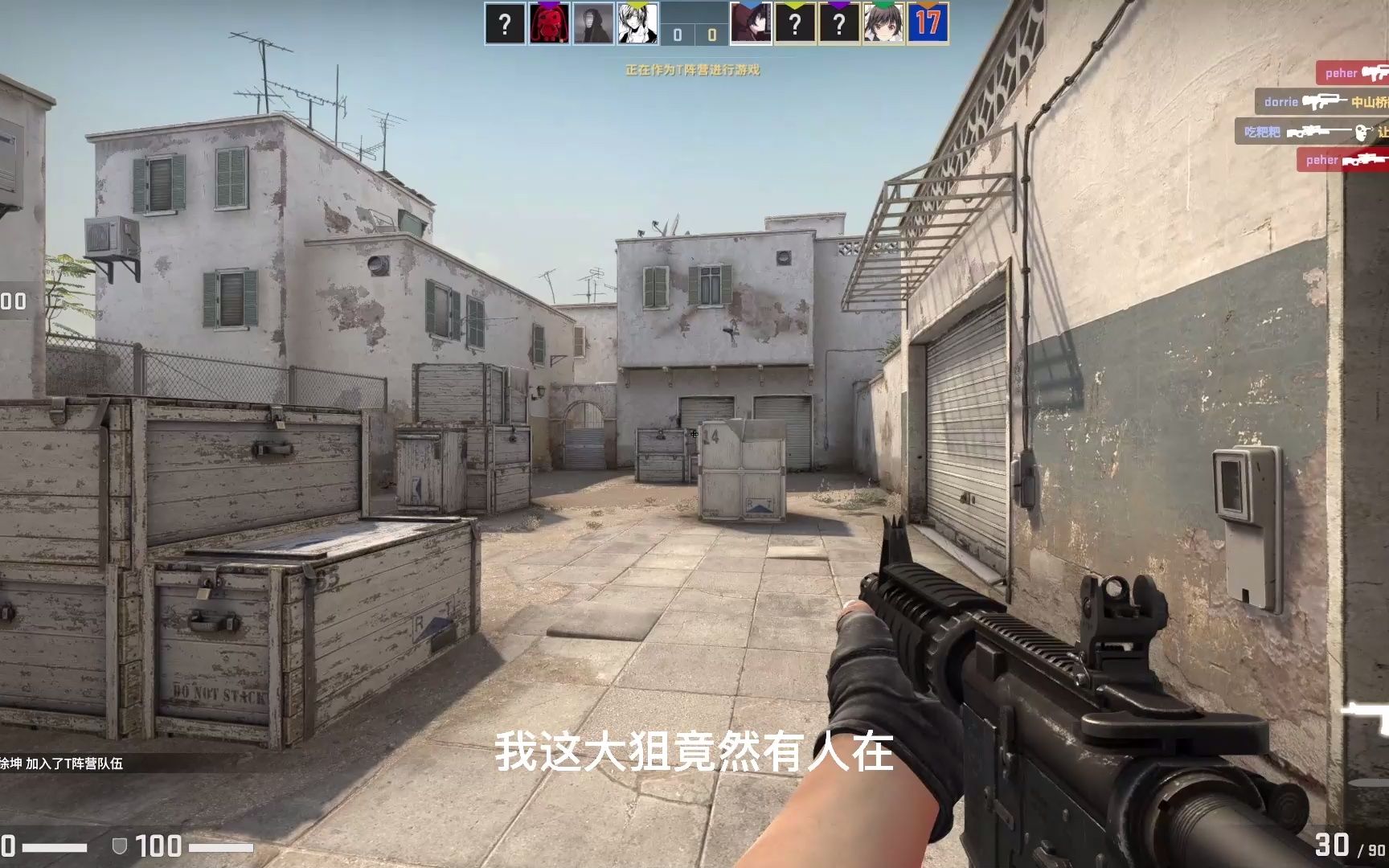Click the peher name label in the kill feed

(1341, 74)
